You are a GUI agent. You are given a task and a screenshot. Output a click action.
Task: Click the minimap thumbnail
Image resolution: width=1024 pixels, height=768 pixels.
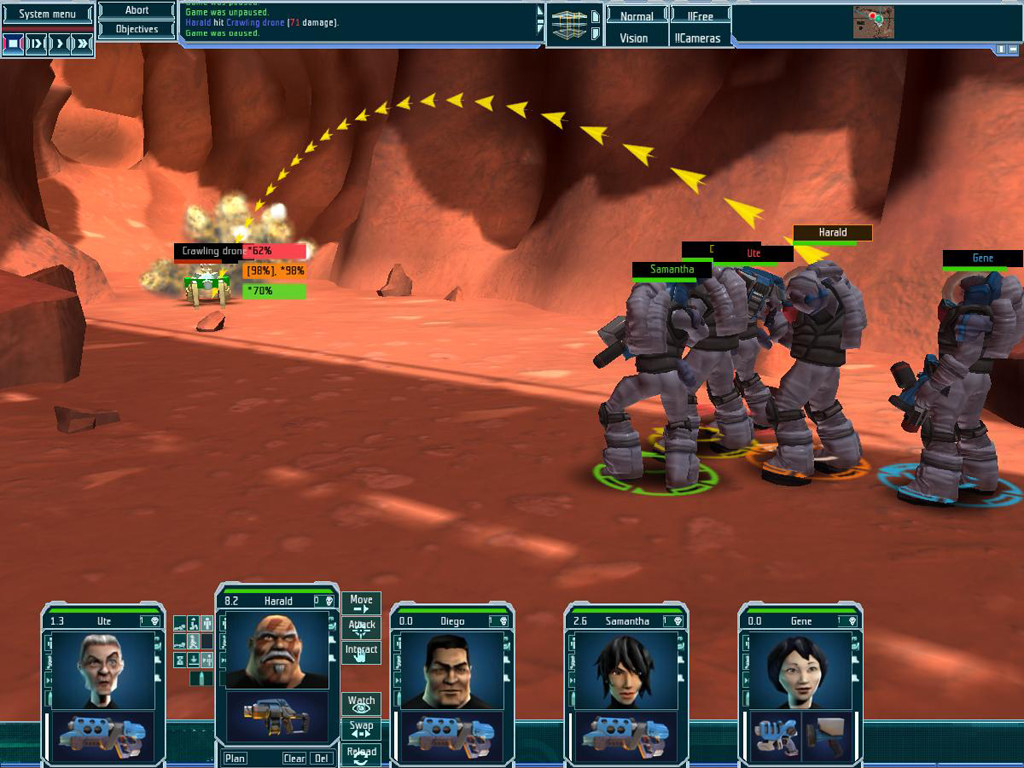coord(873,22)
